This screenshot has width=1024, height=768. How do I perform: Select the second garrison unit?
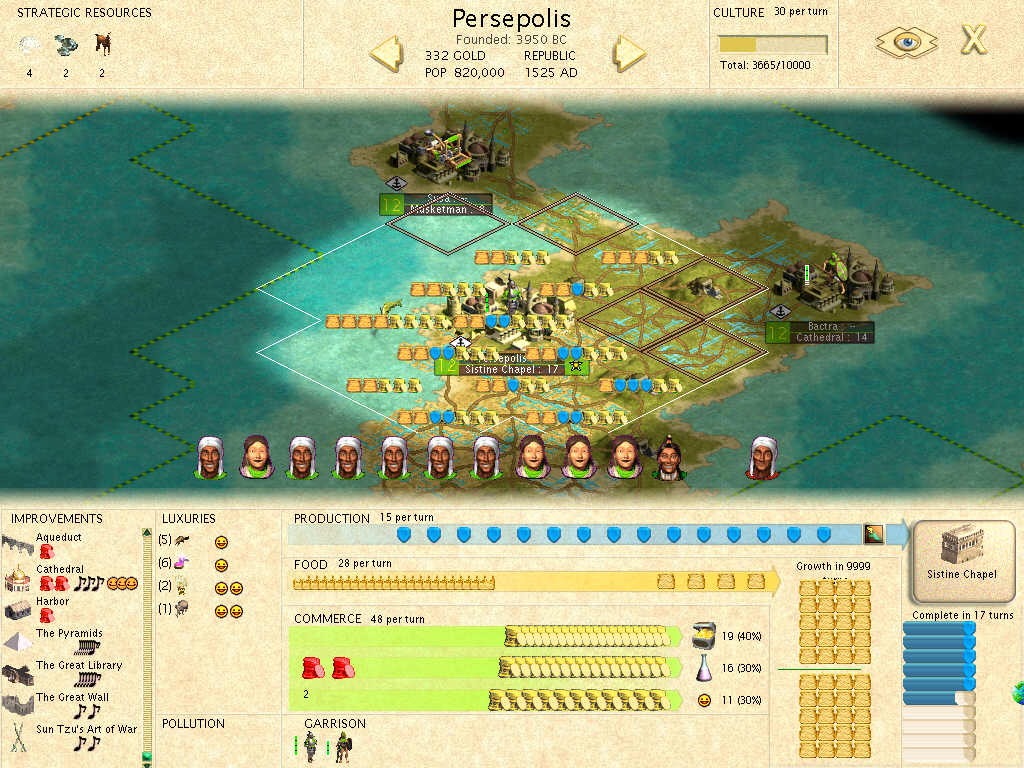(x=342, y=746)
